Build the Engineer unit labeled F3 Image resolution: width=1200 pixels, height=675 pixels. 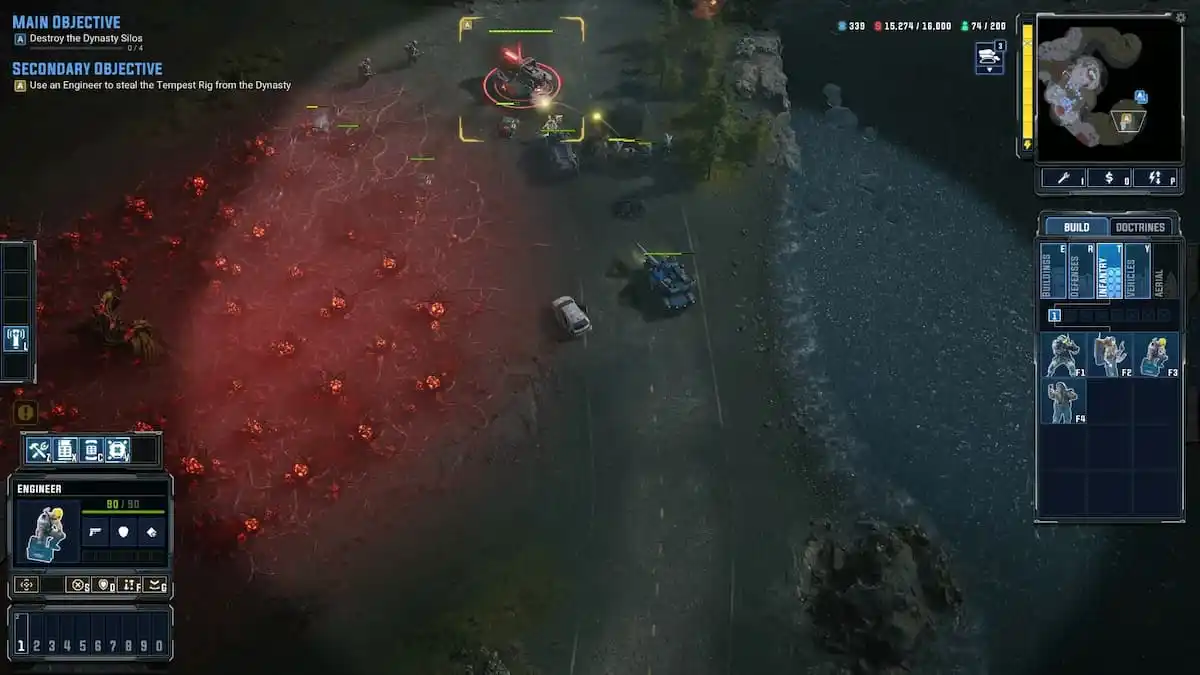pos(1155,355)
